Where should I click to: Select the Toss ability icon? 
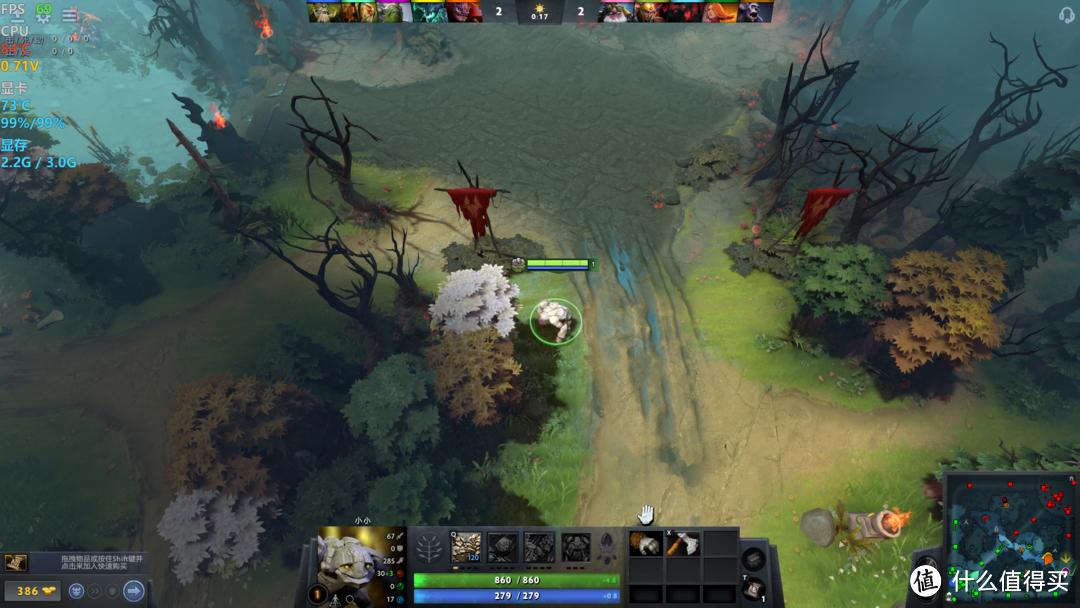click(x=502, y=546)
